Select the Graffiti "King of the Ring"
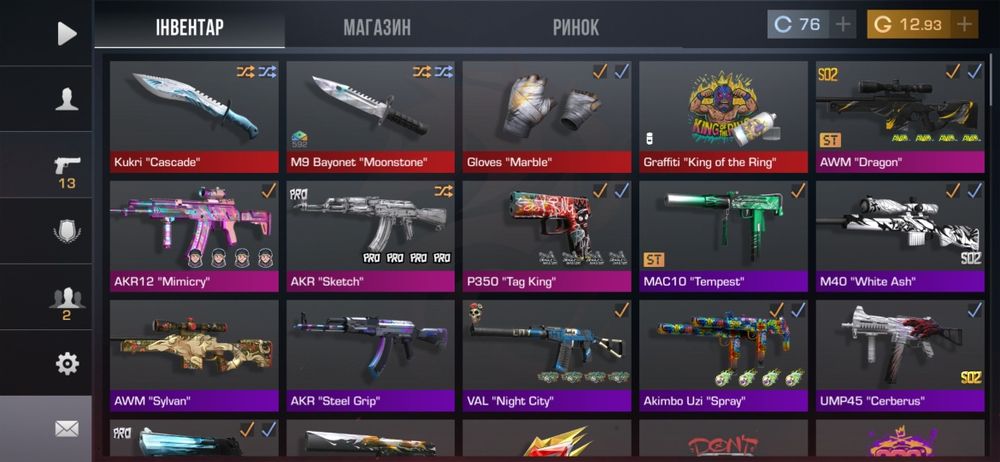 [723, 116]
